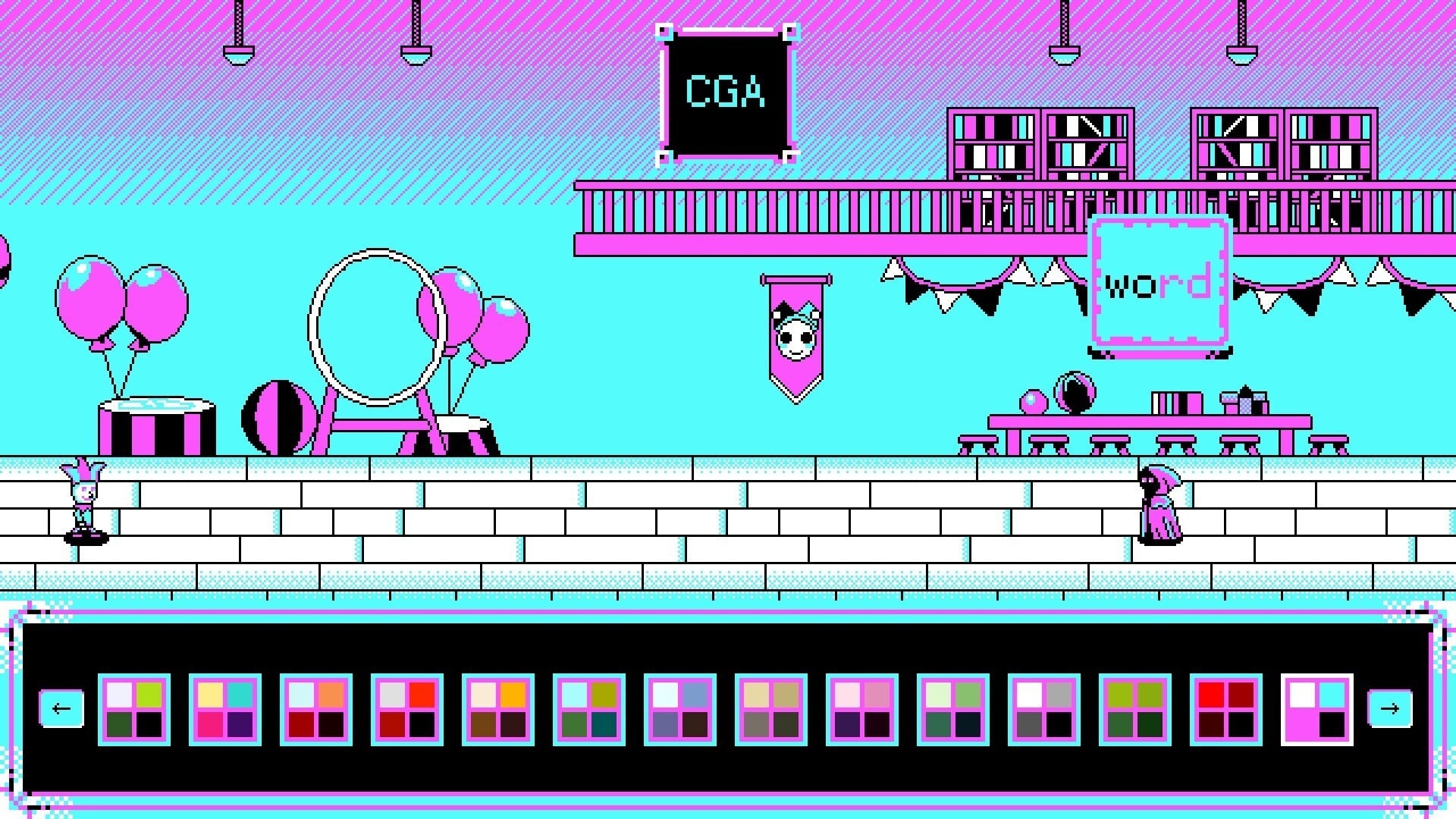
Task: Choose the yellow, teal, pink and purple palette
Action: (x=225, y=710)
